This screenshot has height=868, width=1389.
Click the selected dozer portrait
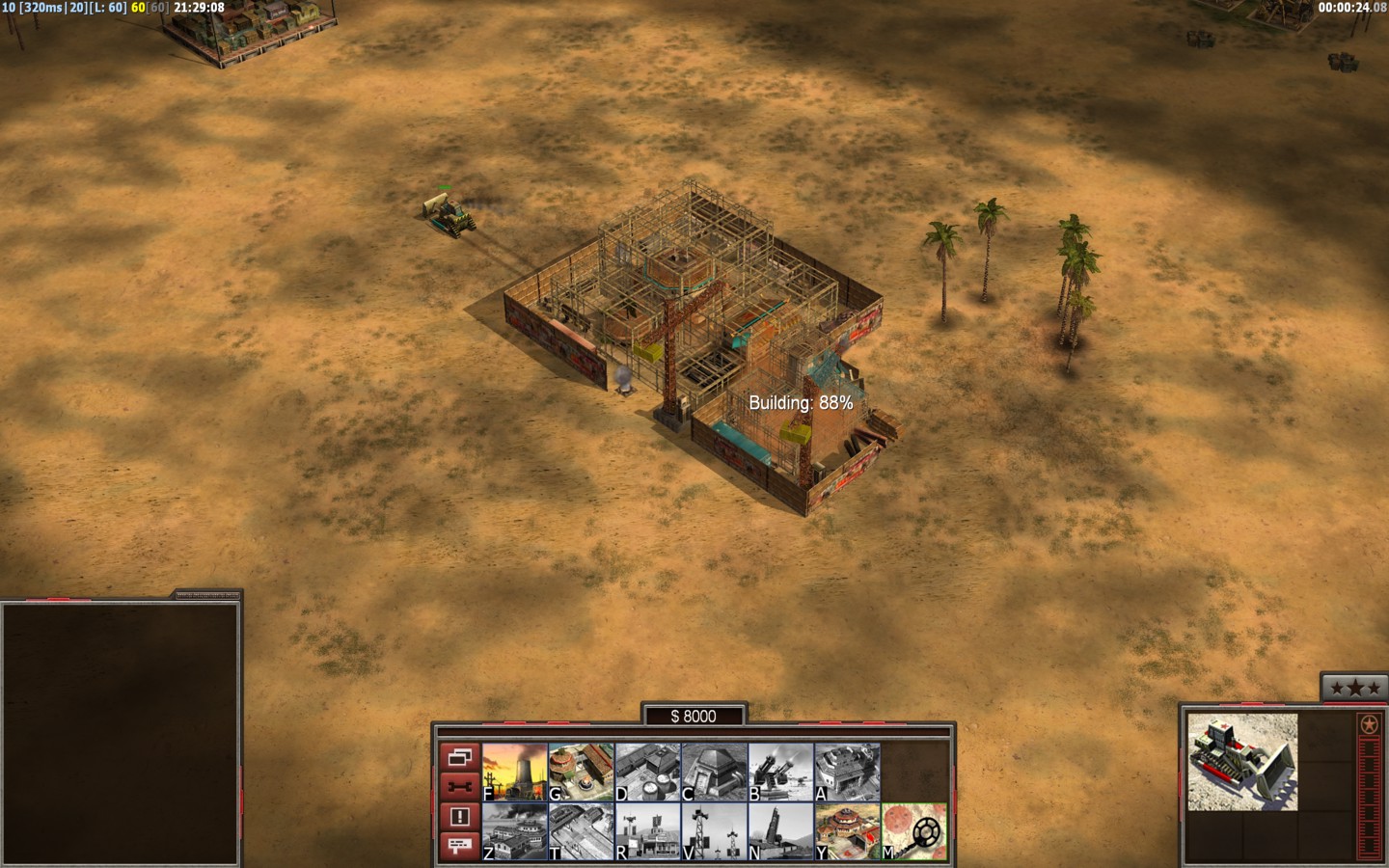1242,762
